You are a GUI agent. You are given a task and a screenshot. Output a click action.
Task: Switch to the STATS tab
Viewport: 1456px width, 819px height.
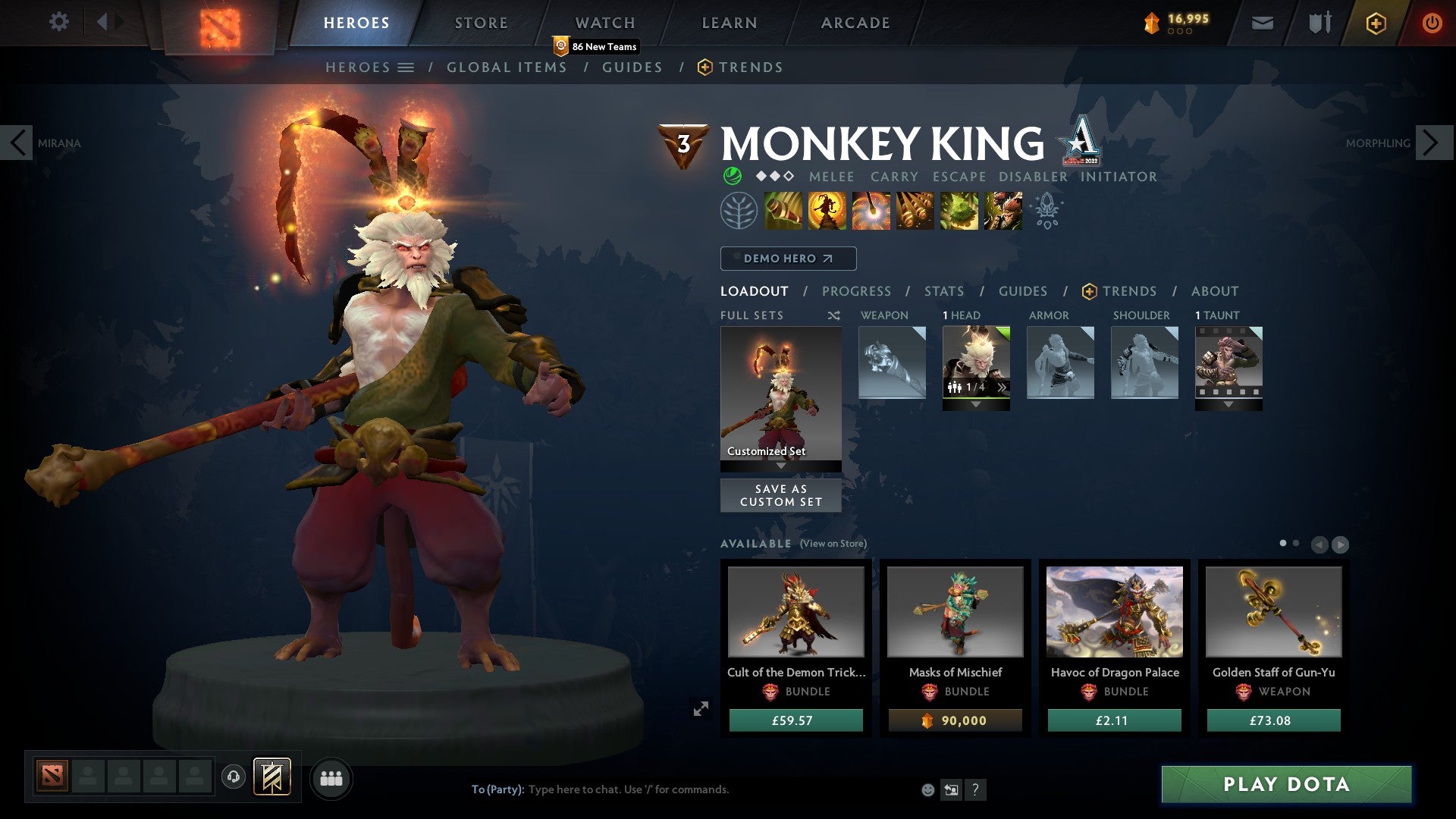pos(944,290)
